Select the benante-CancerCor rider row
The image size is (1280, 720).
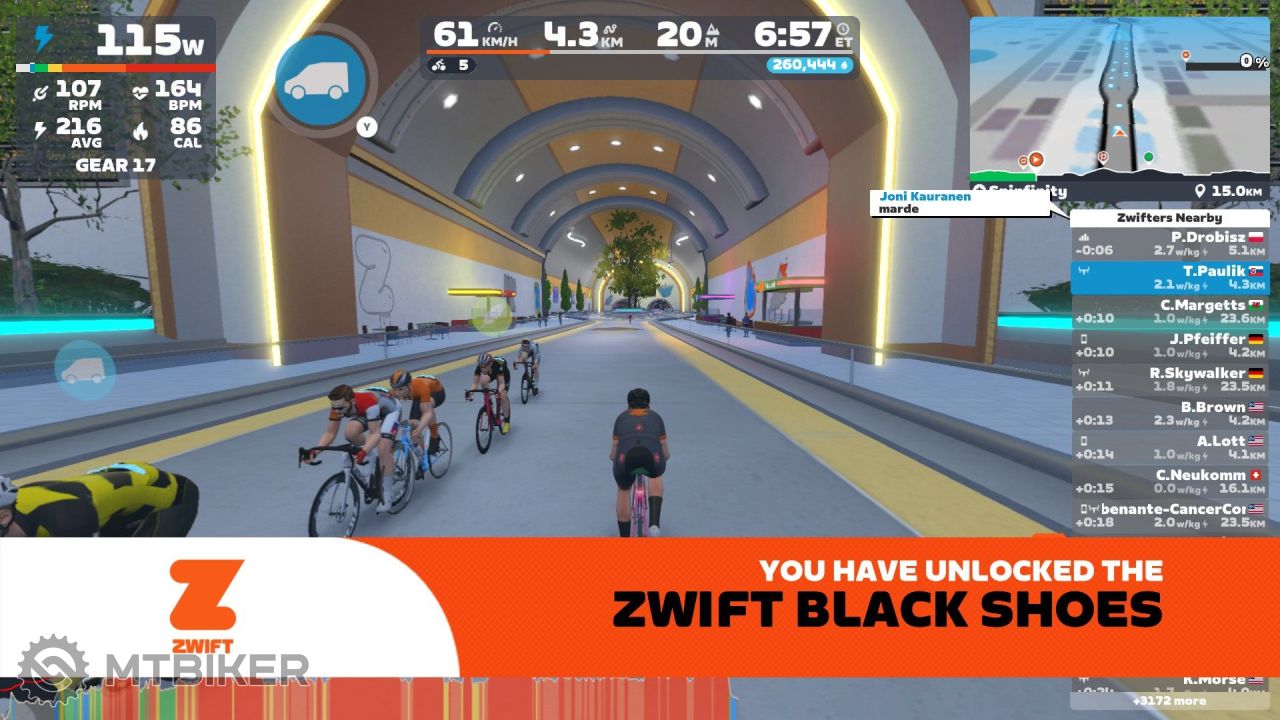coord(1169,516)
